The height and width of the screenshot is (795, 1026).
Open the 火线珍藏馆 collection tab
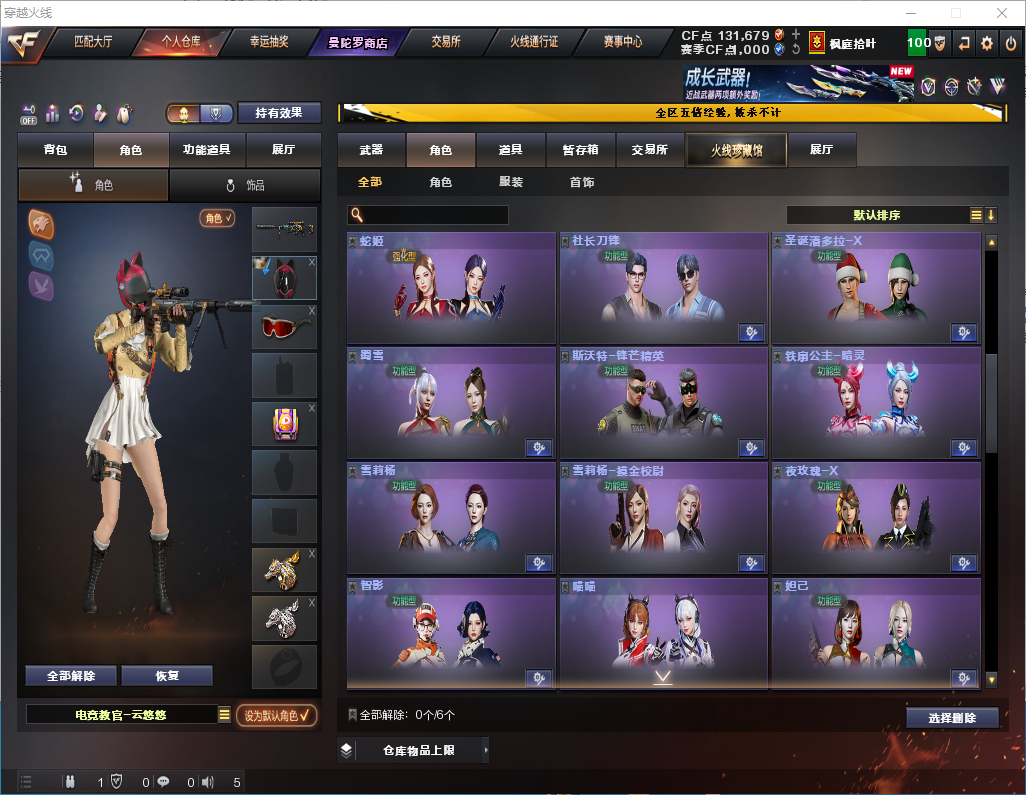pos(736,150)
